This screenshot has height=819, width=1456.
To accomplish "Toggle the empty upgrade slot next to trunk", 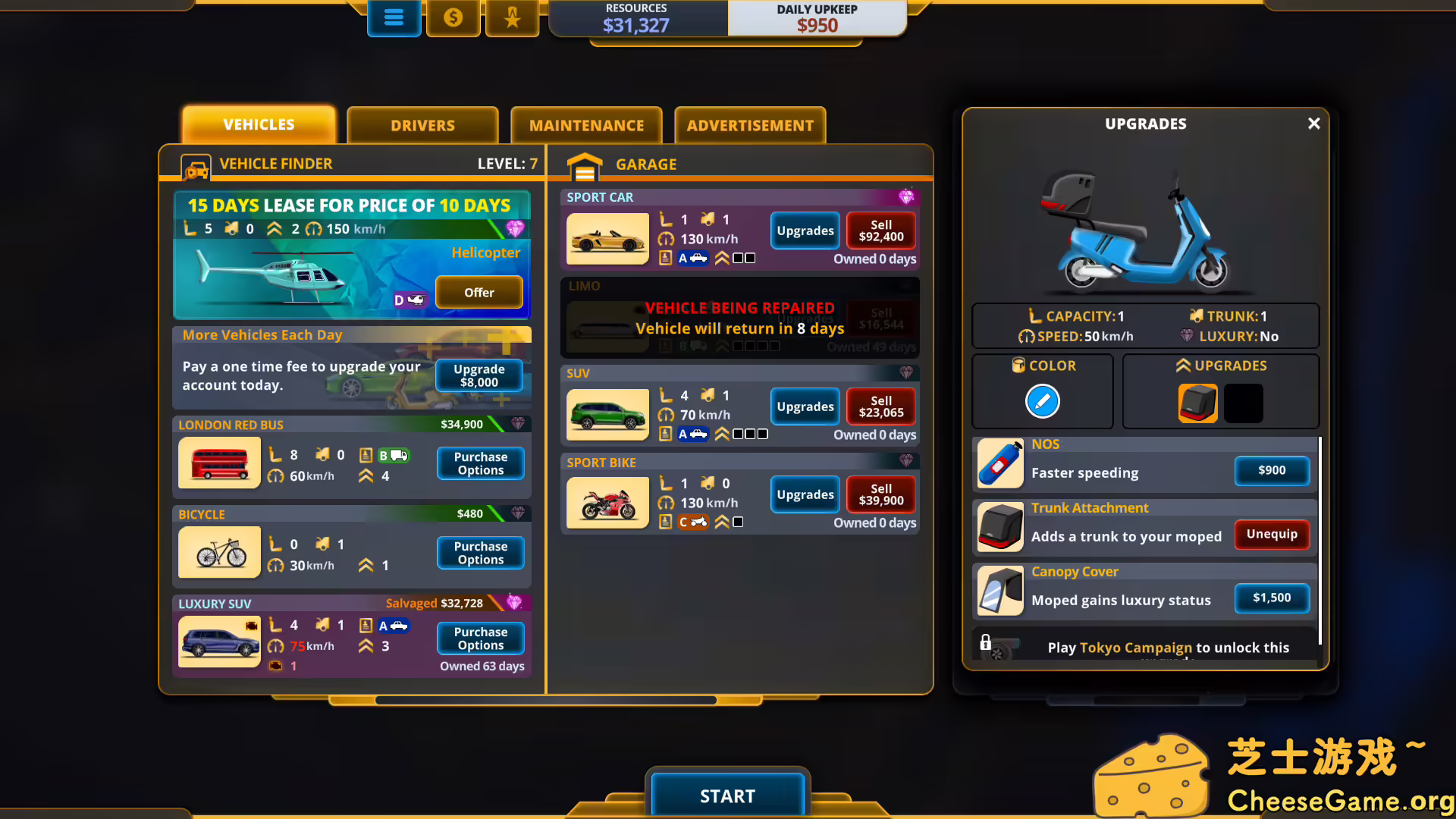I will click(1243, 403).
